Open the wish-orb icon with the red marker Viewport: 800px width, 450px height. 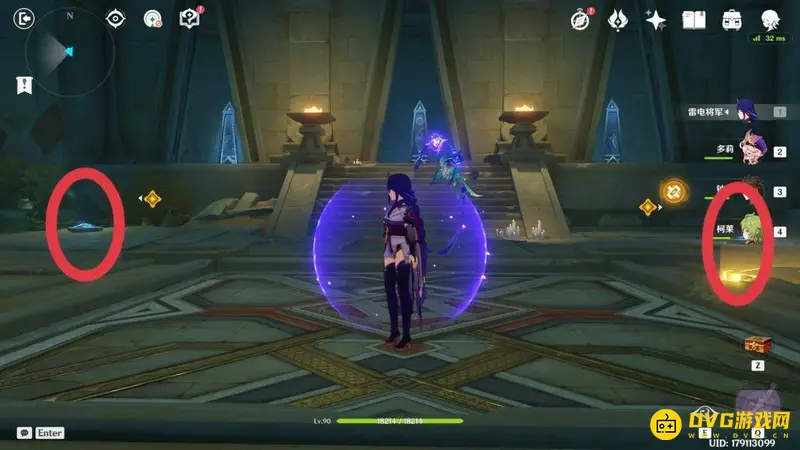point(152,18)
